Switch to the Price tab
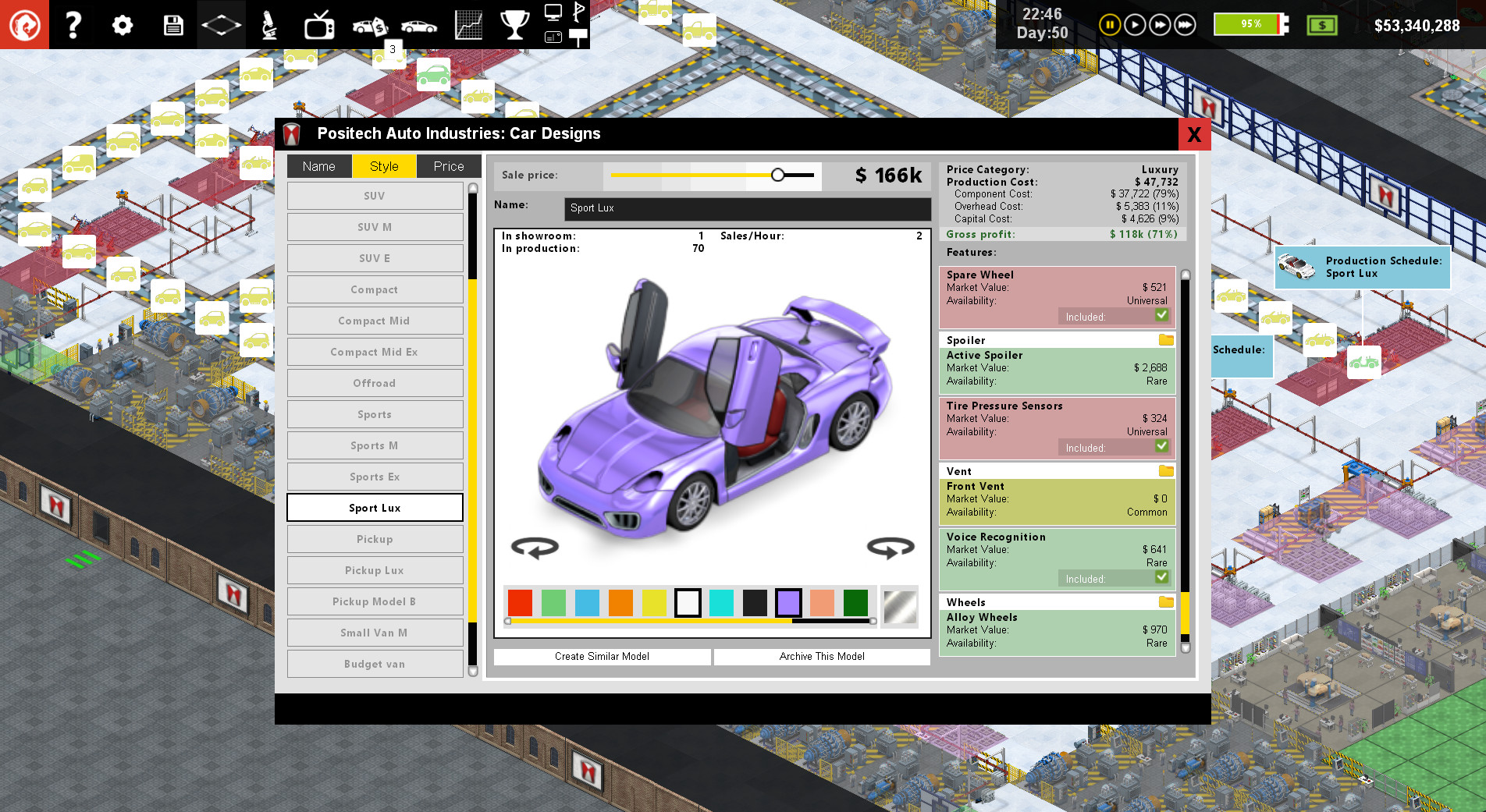The image size is (1486, 812). pos(449,165)
